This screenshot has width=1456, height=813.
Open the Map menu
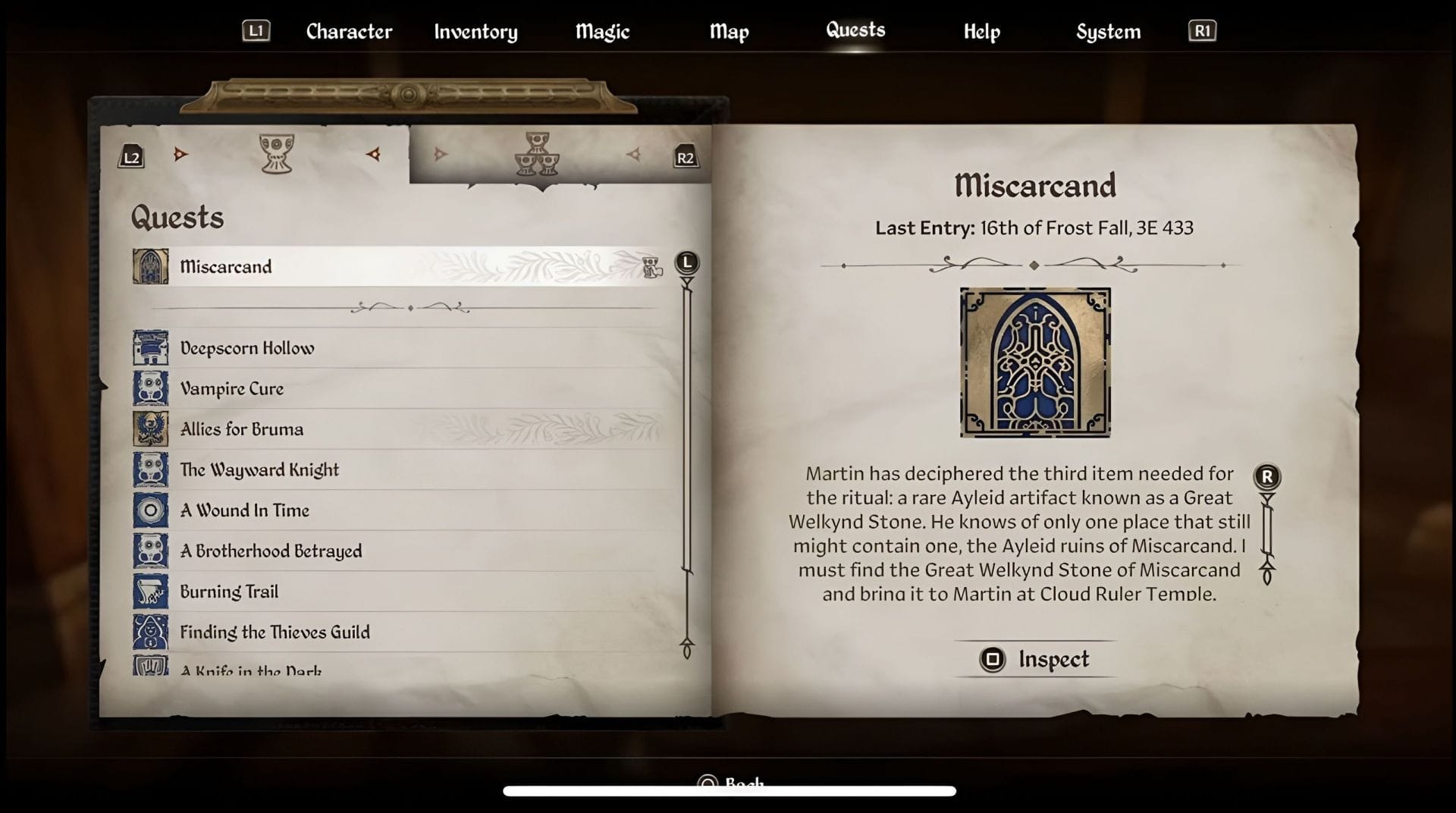click(x=729, y=32)
